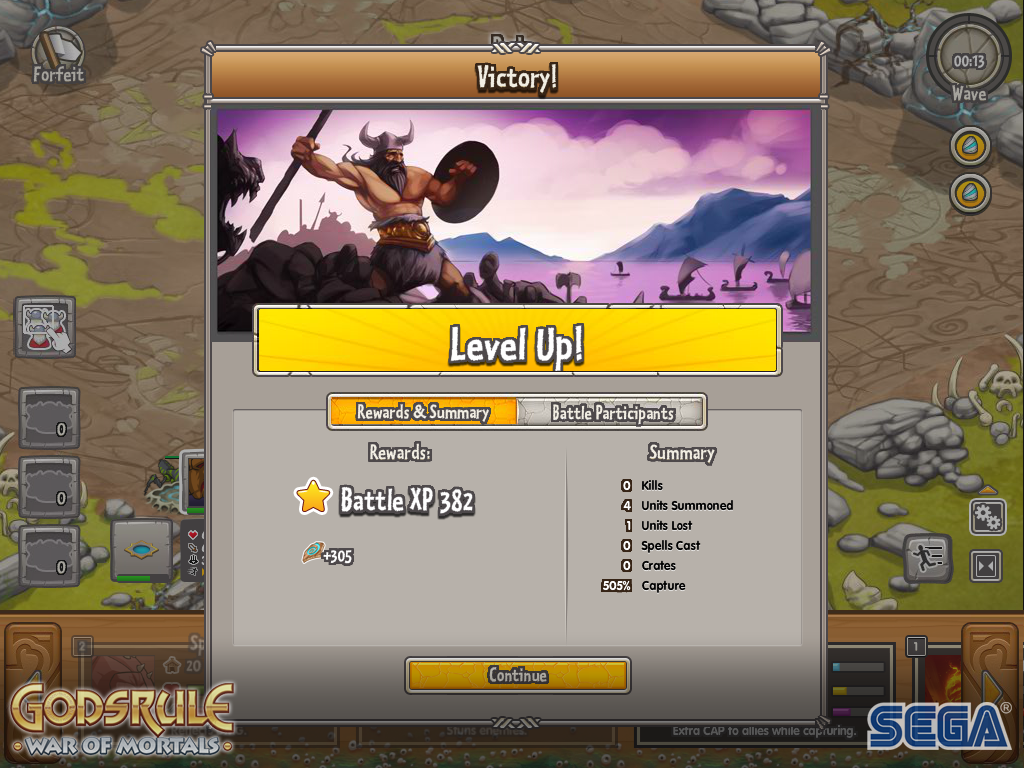Select the blue gem ability slot
This screenshot has height=768, width=1024.
(141, 549)
